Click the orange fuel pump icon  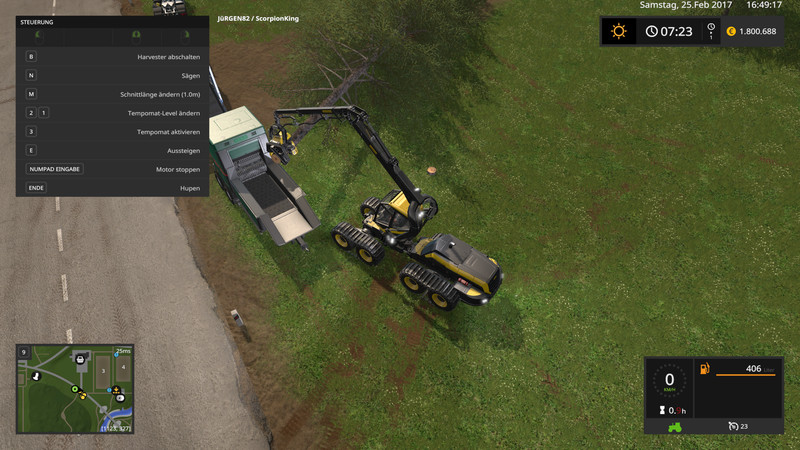705,369
